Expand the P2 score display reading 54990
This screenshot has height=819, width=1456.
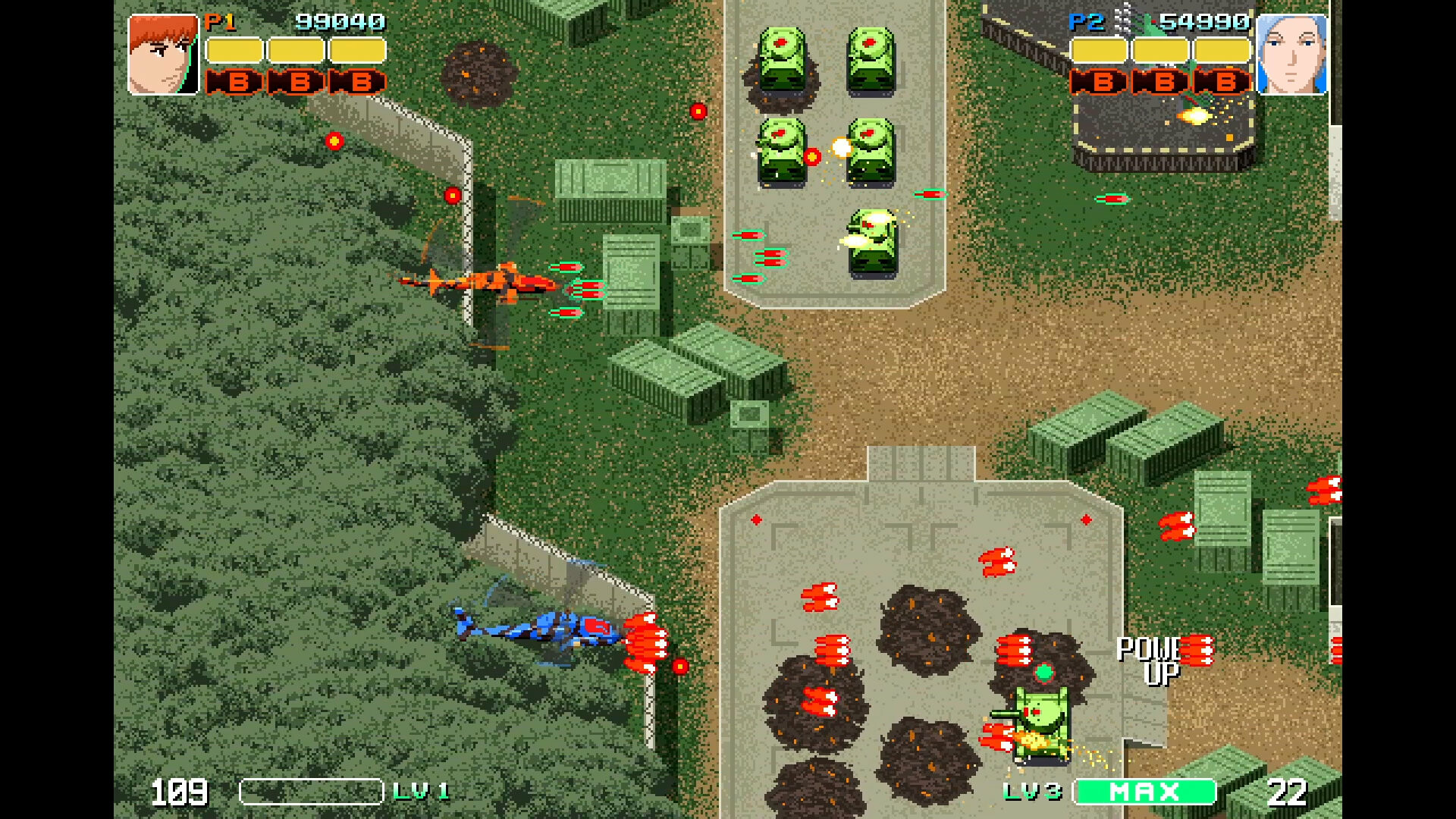(x=1204, y=20)
